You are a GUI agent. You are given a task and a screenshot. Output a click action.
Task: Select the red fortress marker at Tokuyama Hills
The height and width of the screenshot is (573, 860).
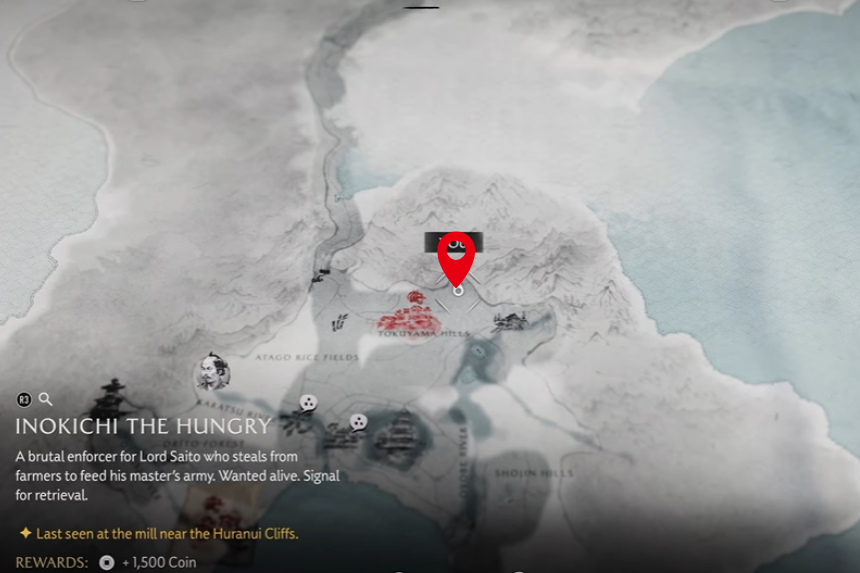[410, 313]
